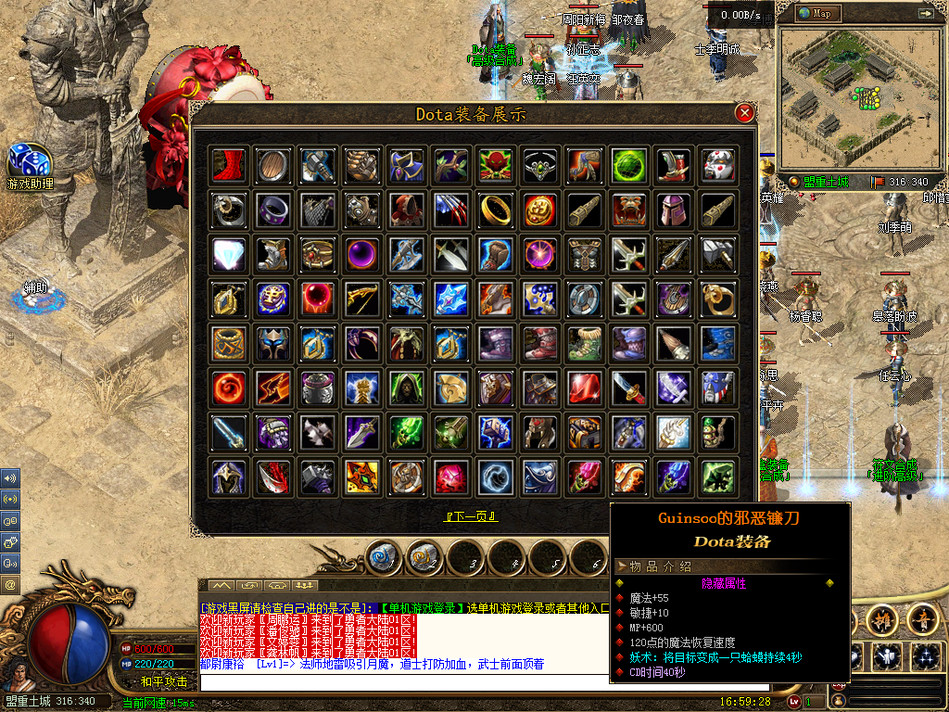Go to next page via 下一页 link
Viewport: 949px width, 712px height.
[x=472, y=516]
